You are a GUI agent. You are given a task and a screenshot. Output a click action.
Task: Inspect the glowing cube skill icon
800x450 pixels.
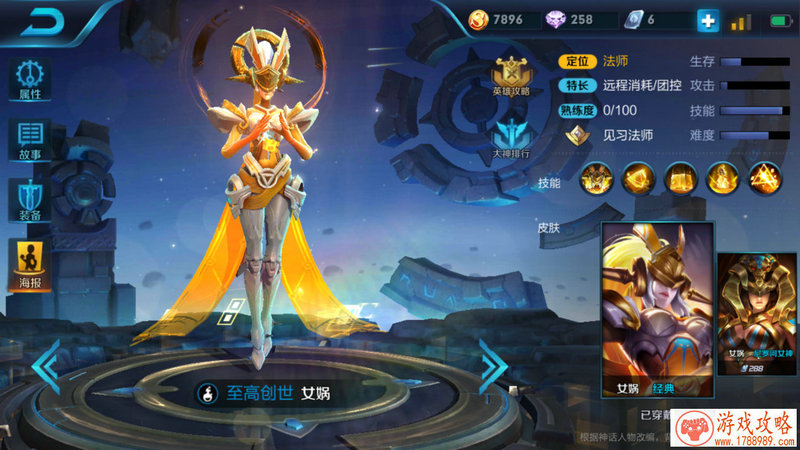[x=637, y=179]
